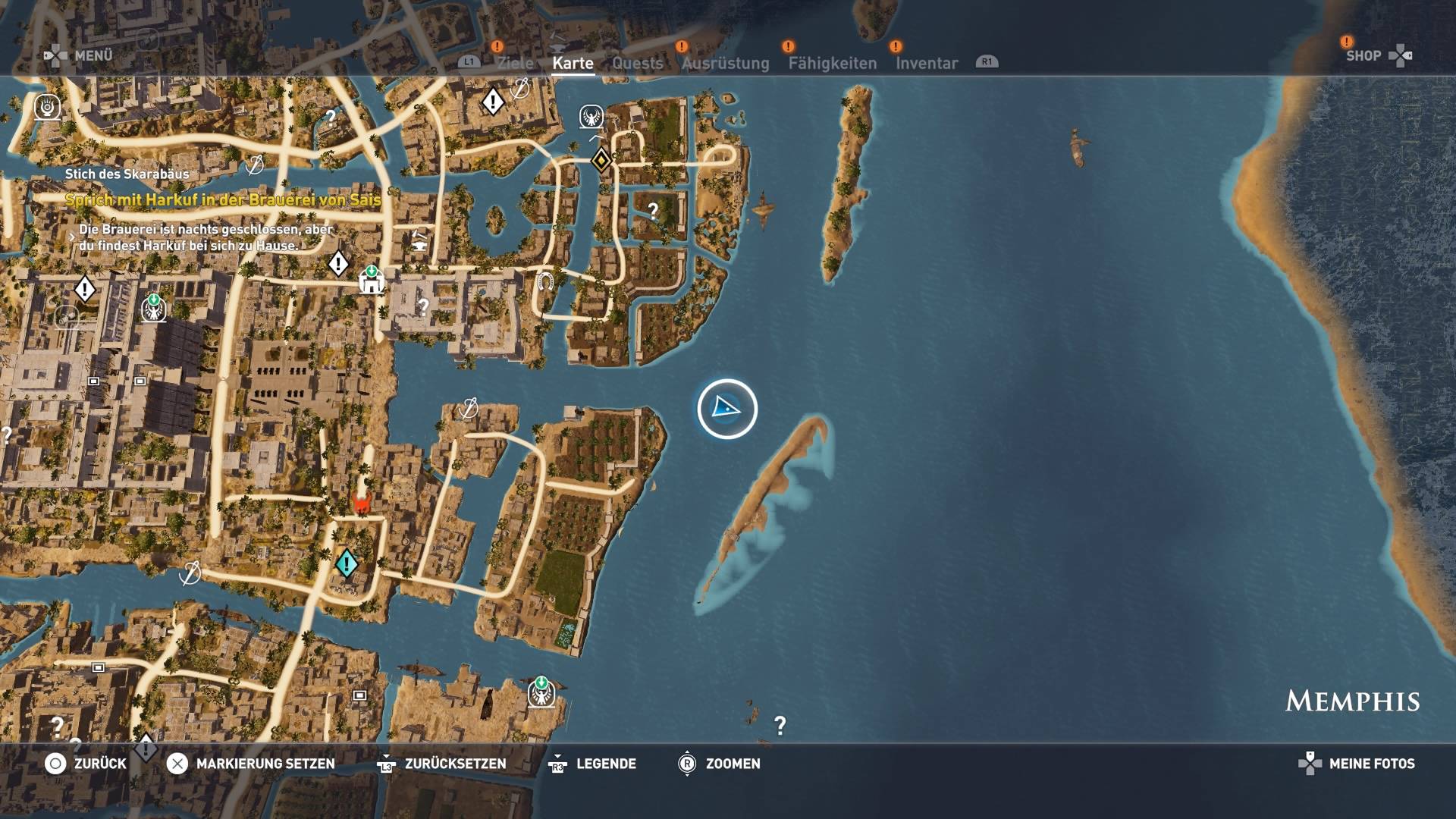Select the Inventar tab
This screenshot has width=1456, height=819.
pos(926,64)
